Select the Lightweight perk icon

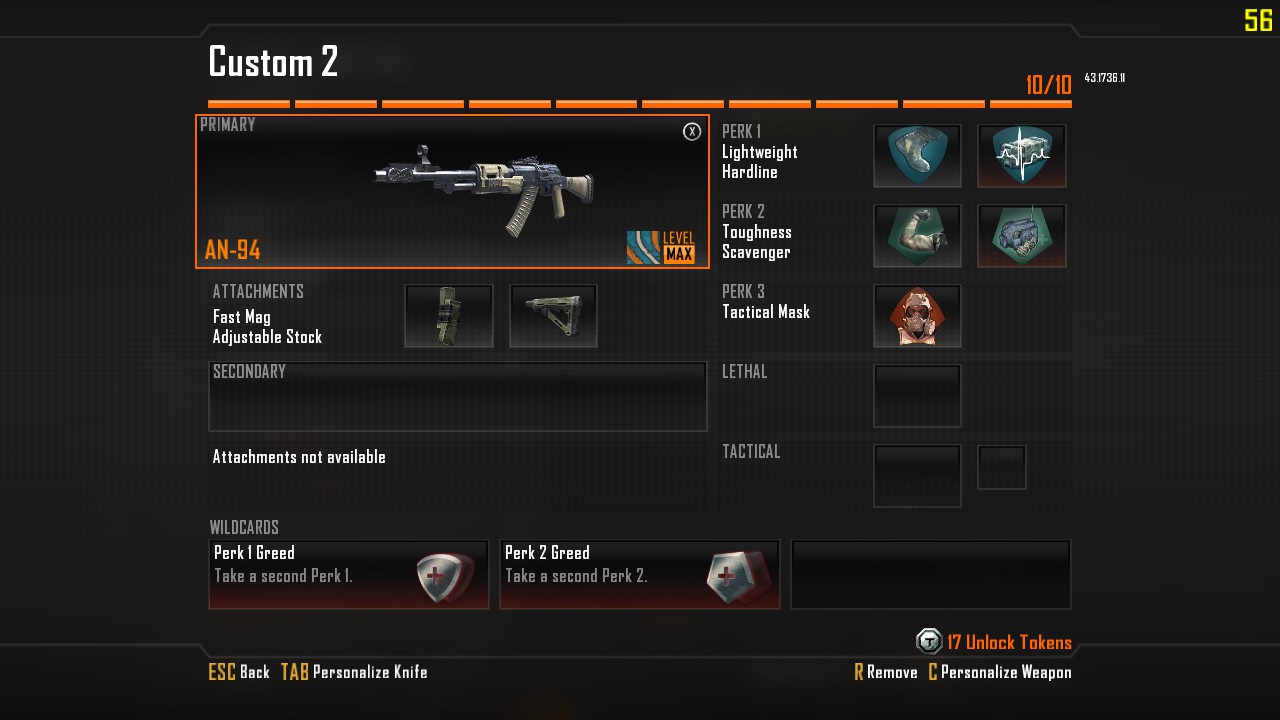[x=917, y=156]
